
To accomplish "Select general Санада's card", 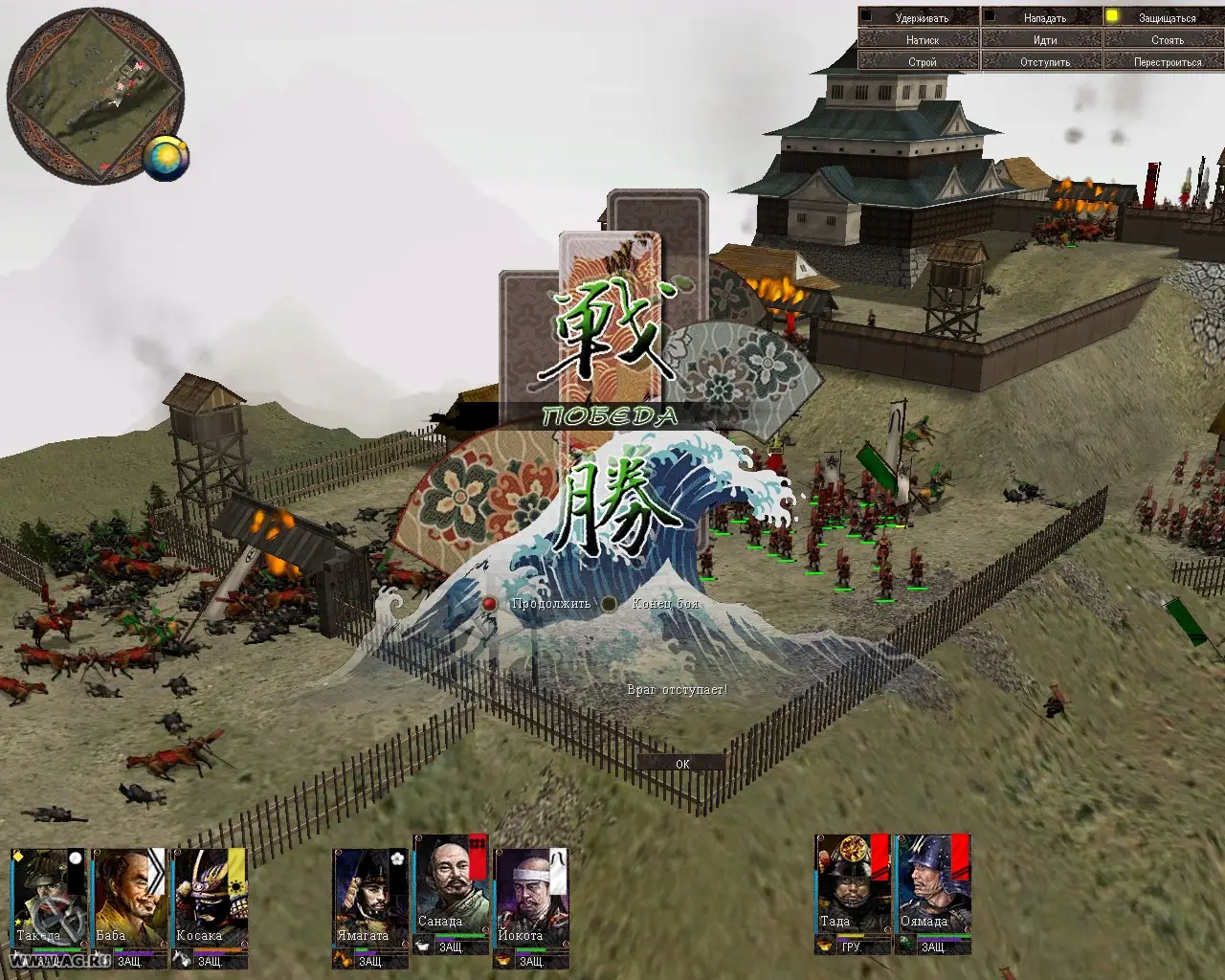I will click(451, 885).
